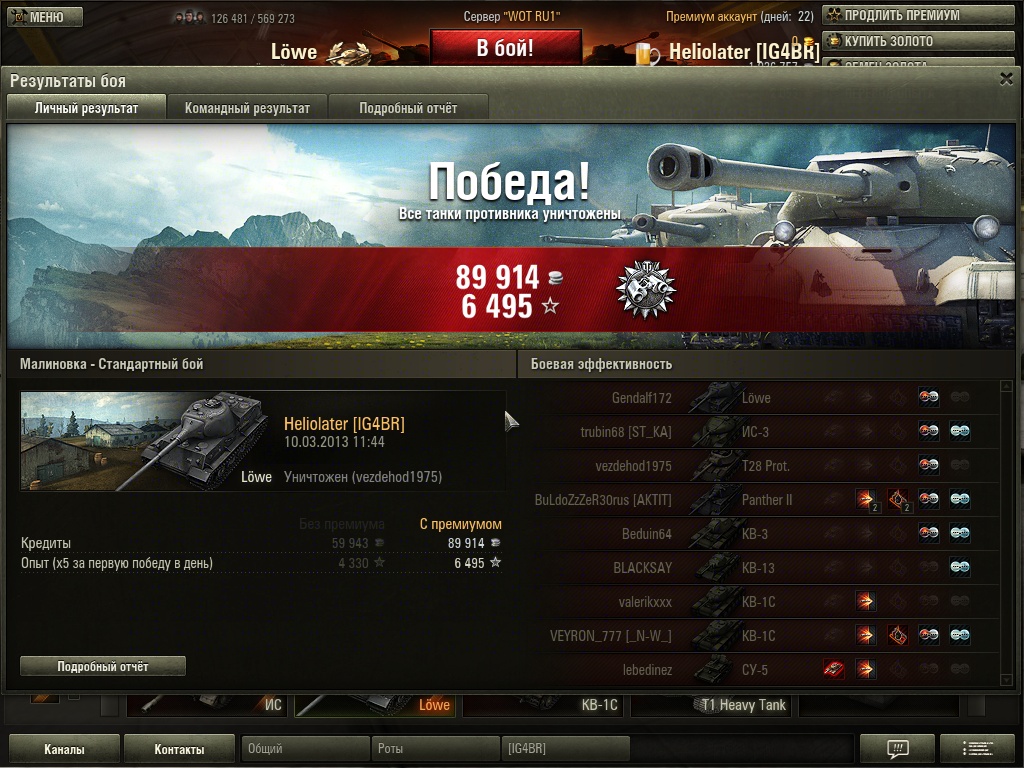
Task: Open the Каналы chat channels
Action: click(x=64, y=749)
